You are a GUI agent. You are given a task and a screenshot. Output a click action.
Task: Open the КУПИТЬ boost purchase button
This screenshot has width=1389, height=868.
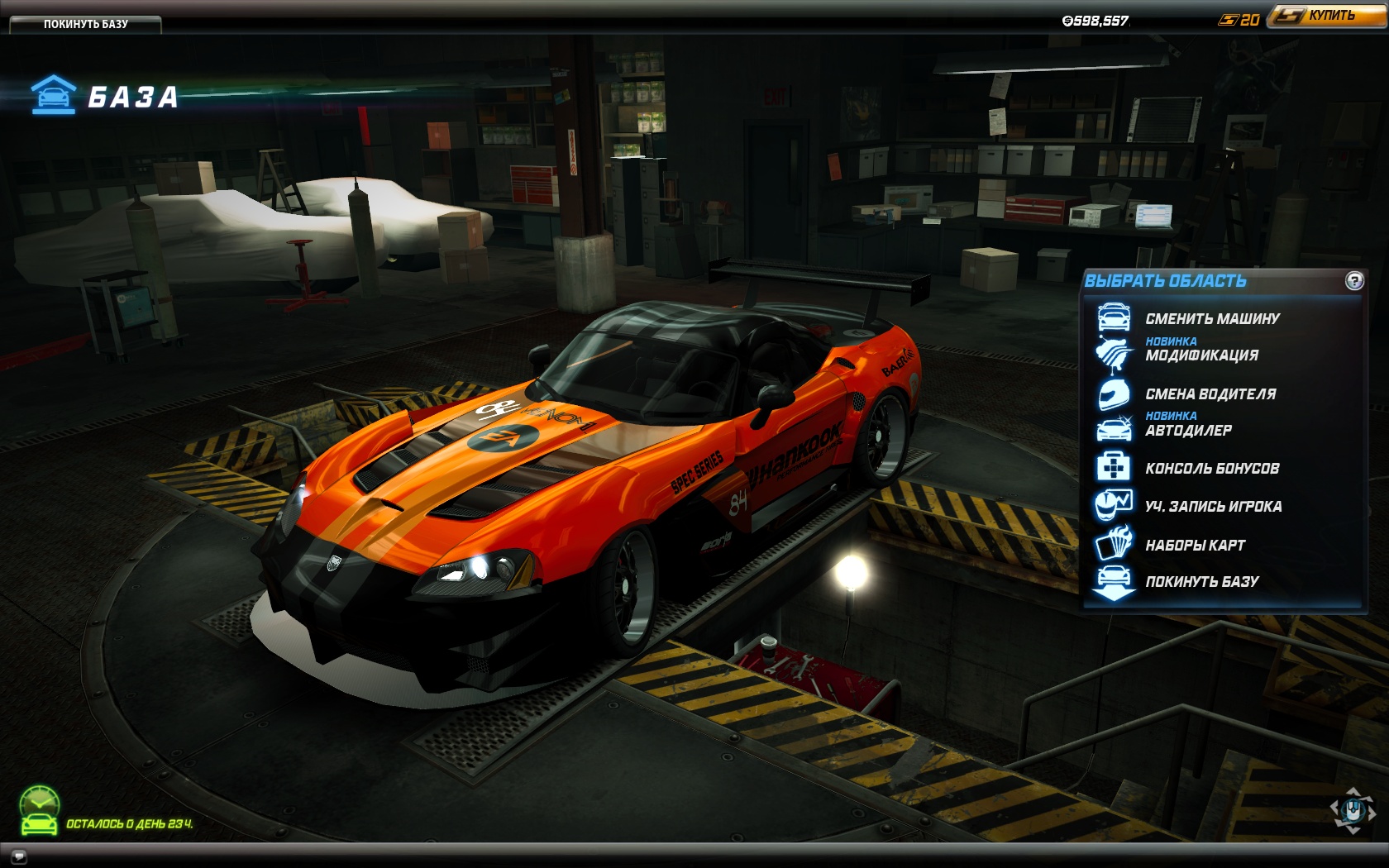coord(1329,16)
